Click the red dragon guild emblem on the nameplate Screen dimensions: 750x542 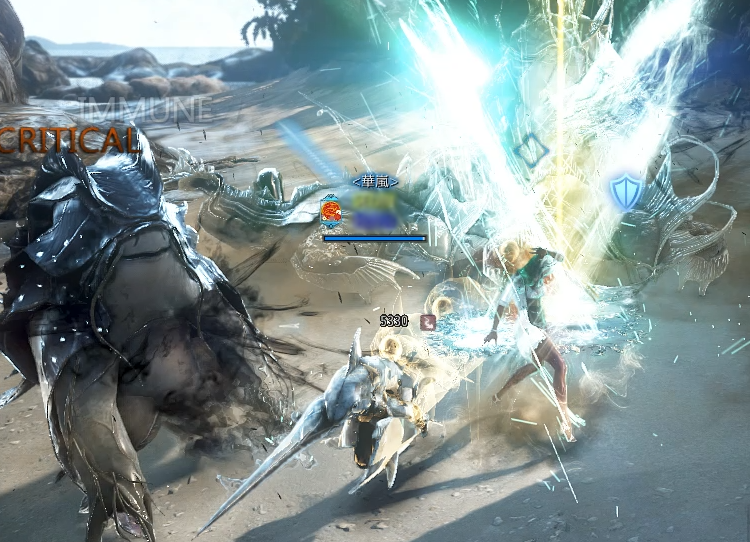[x=331, y=212]
